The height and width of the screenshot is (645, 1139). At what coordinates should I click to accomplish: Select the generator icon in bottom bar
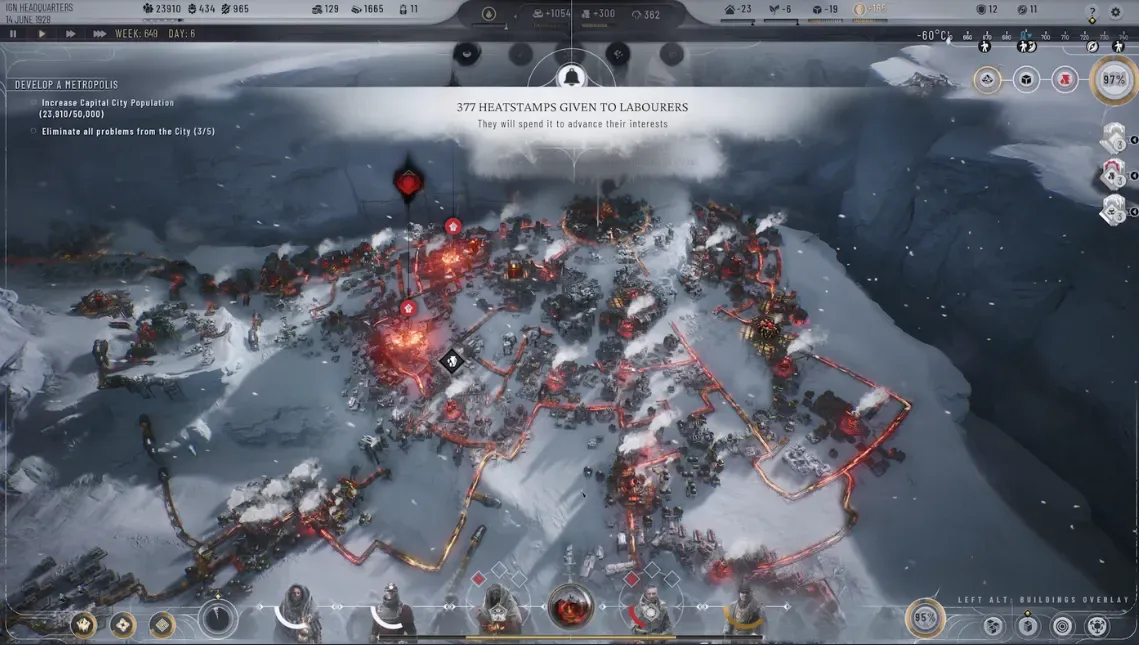click(570, 607)
